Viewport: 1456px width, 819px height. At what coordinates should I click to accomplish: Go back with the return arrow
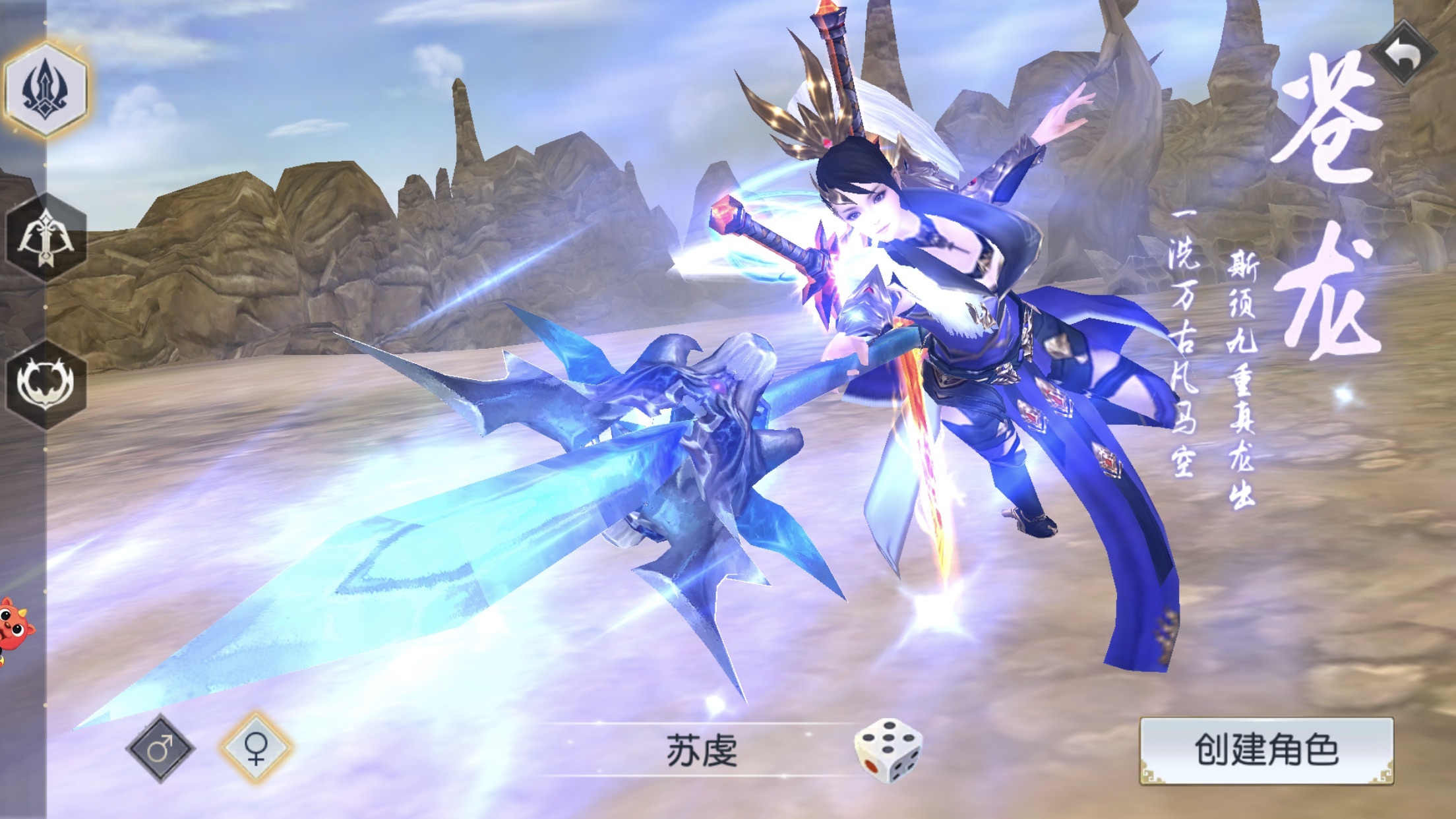1403,53
